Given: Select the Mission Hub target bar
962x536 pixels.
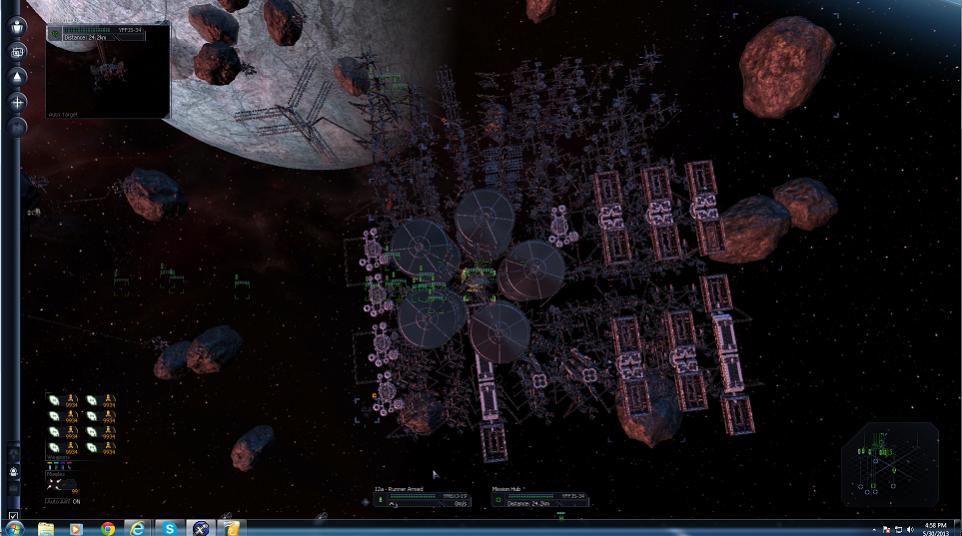Looking at the screenshot, I should (x=539, y=497).
